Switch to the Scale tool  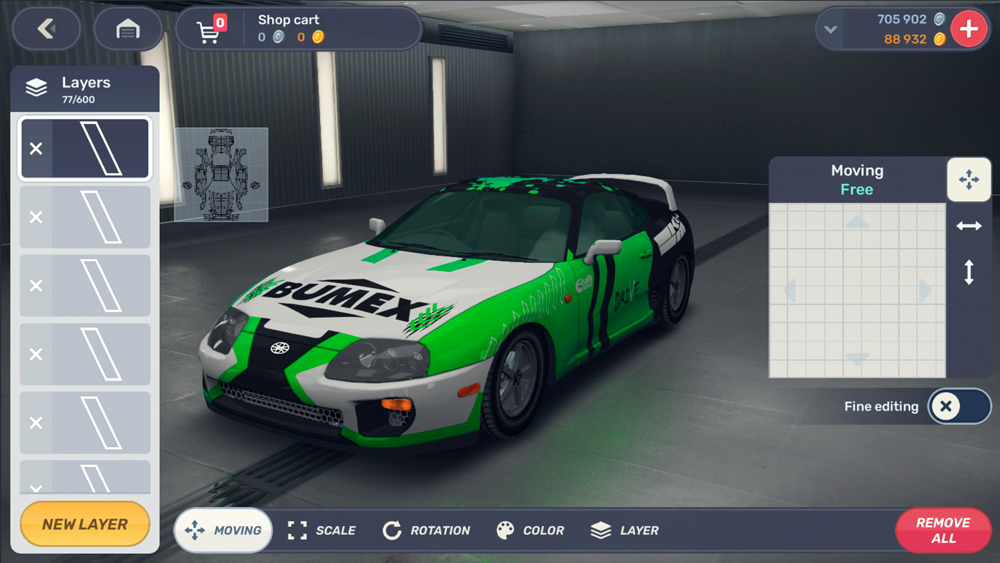click(322, 530)
